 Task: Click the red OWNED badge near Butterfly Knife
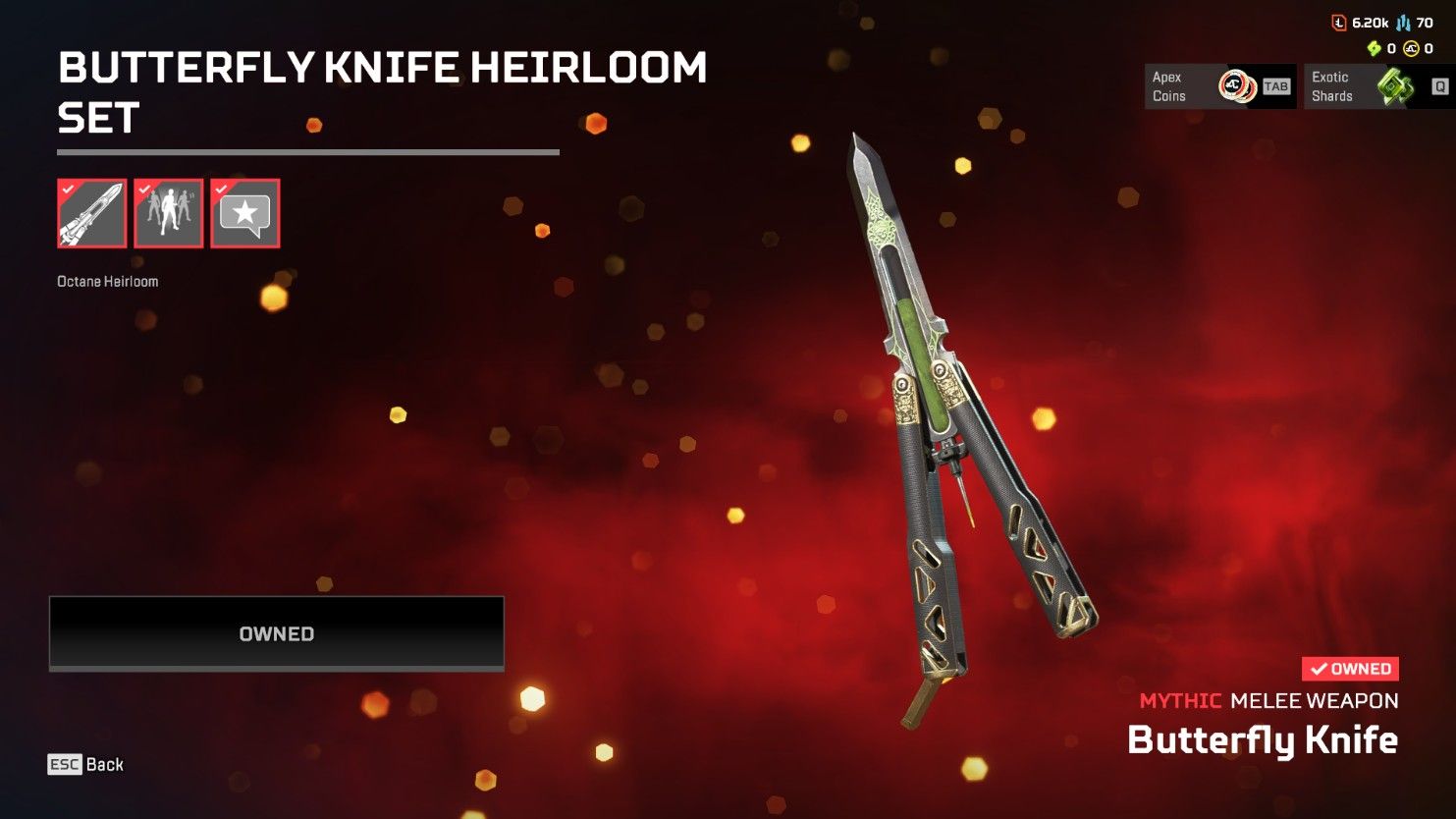click(x=1350, y=669)
